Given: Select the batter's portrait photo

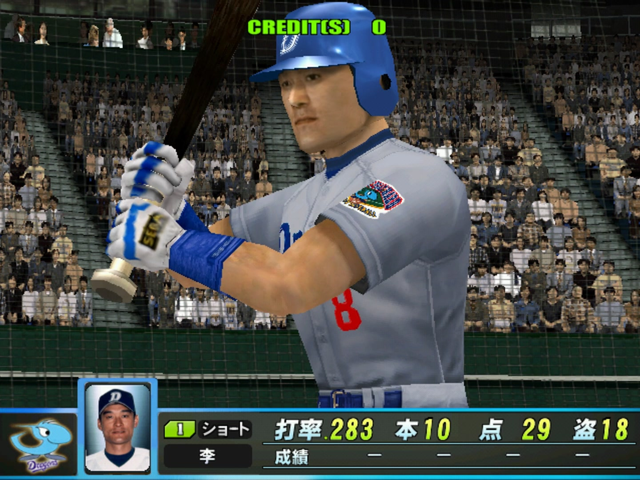Looking at the screenshot, I should coord(117,428).
